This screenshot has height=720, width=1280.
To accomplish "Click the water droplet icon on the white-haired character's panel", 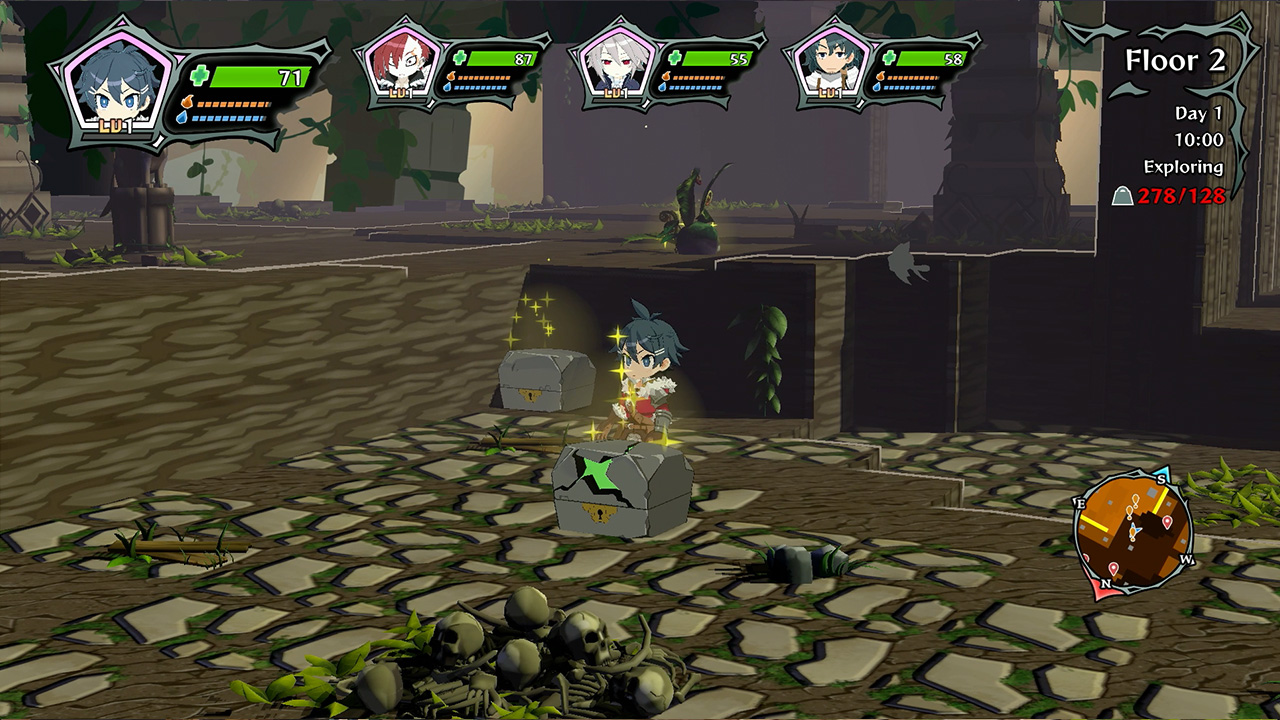I will 663,89.
